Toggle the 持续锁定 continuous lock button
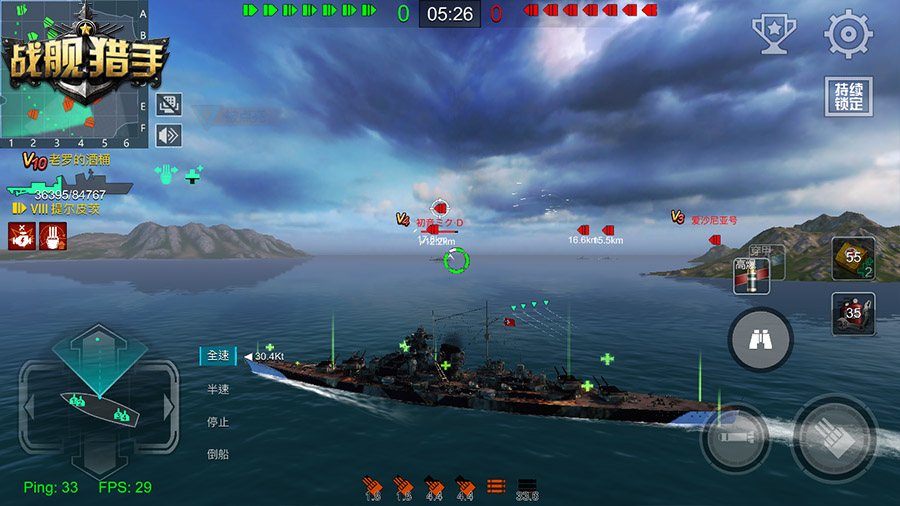 click(x=848, y=97)
